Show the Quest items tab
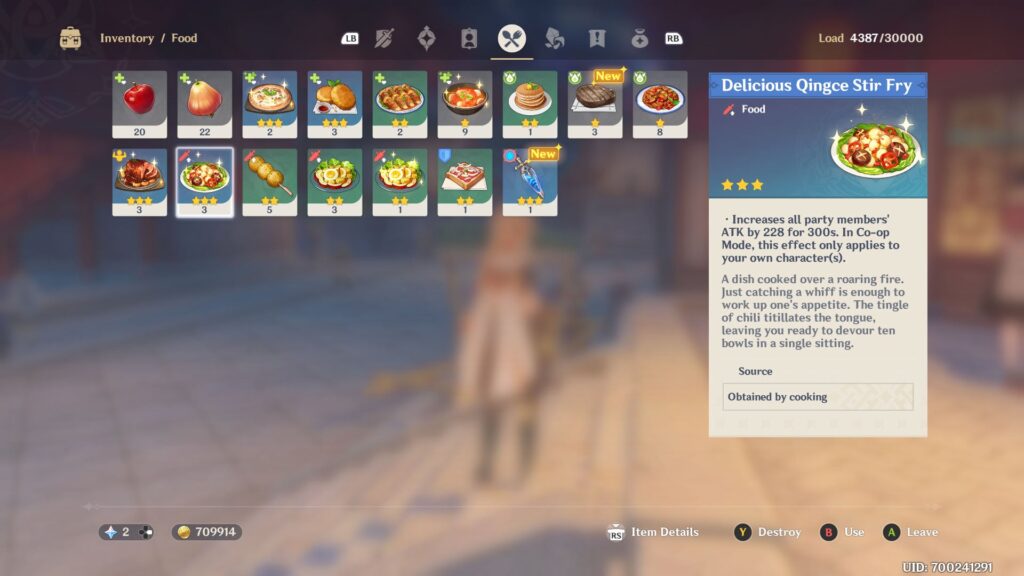 click(597, 39)
